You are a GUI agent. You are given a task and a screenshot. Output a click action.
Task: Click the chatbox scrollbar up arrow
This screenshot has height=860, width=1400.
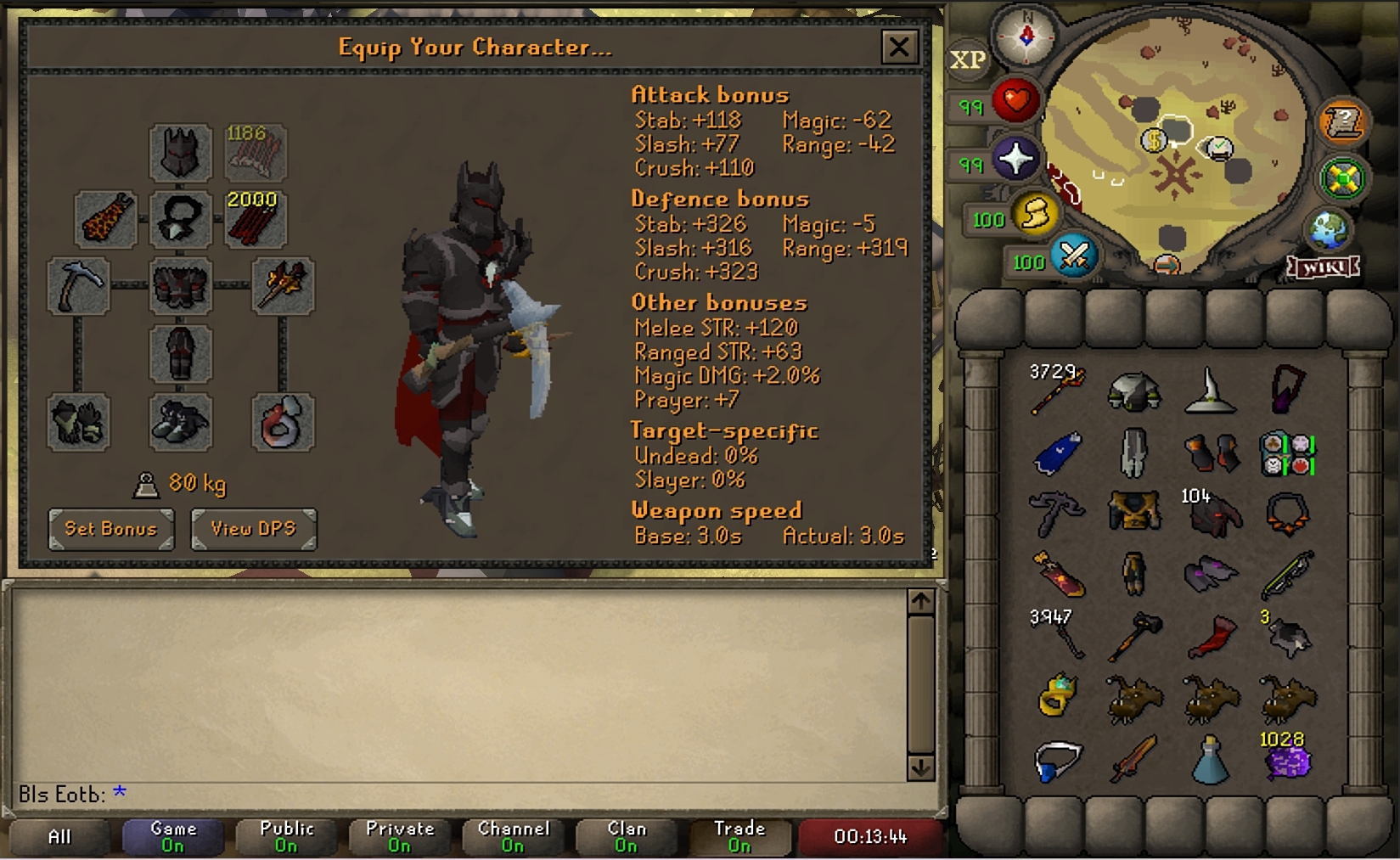(x=919, y=599)
